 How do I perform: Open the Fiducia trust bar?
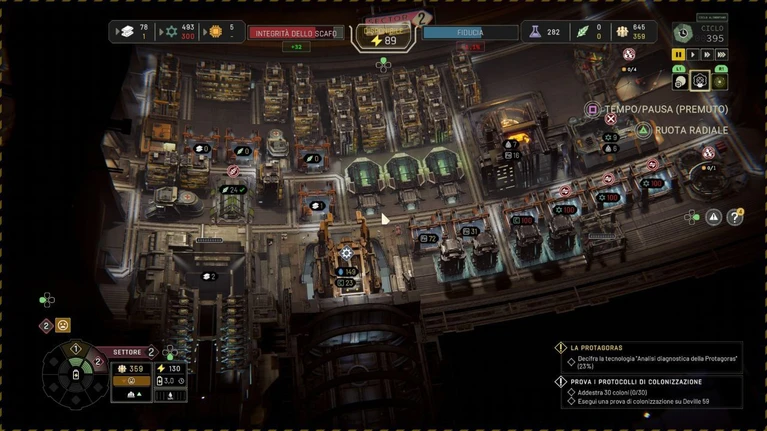470,32
